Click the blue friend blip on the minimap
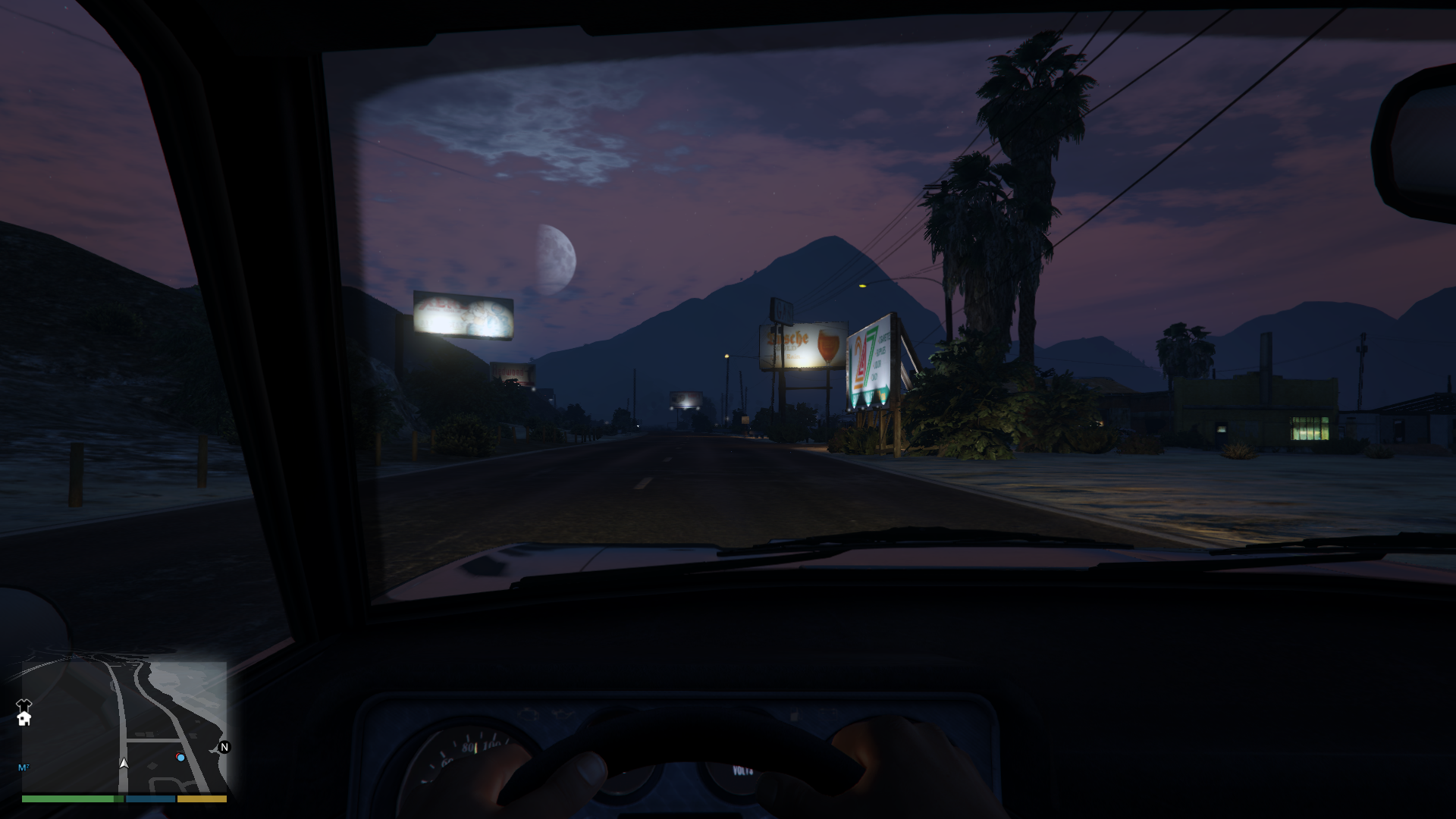The width and height of the screenshot is (1456, 819). click(x=180, y=758)
